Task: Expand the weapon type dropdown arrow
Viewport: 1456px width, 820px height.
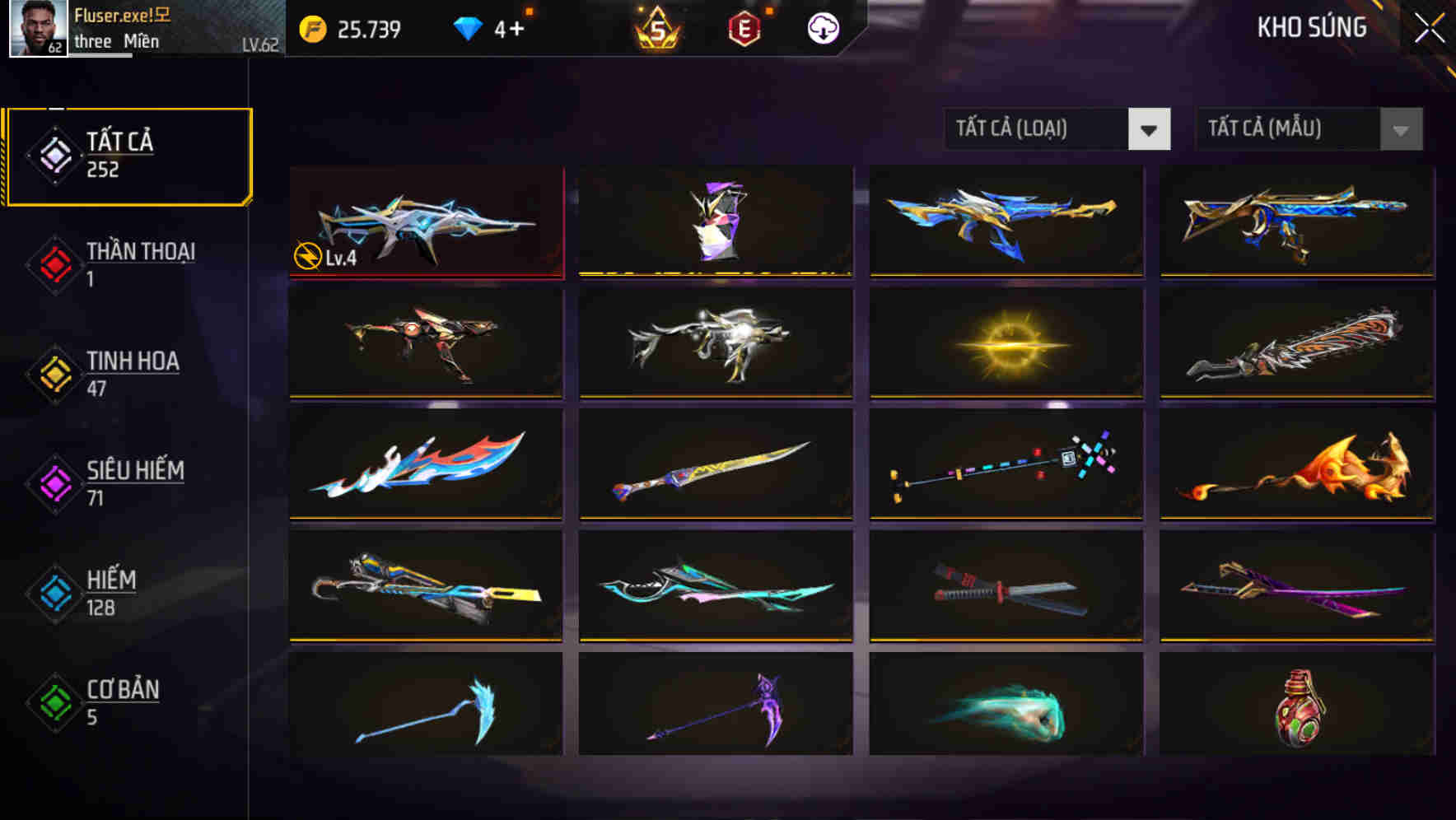Action: tap(1150, 129)
